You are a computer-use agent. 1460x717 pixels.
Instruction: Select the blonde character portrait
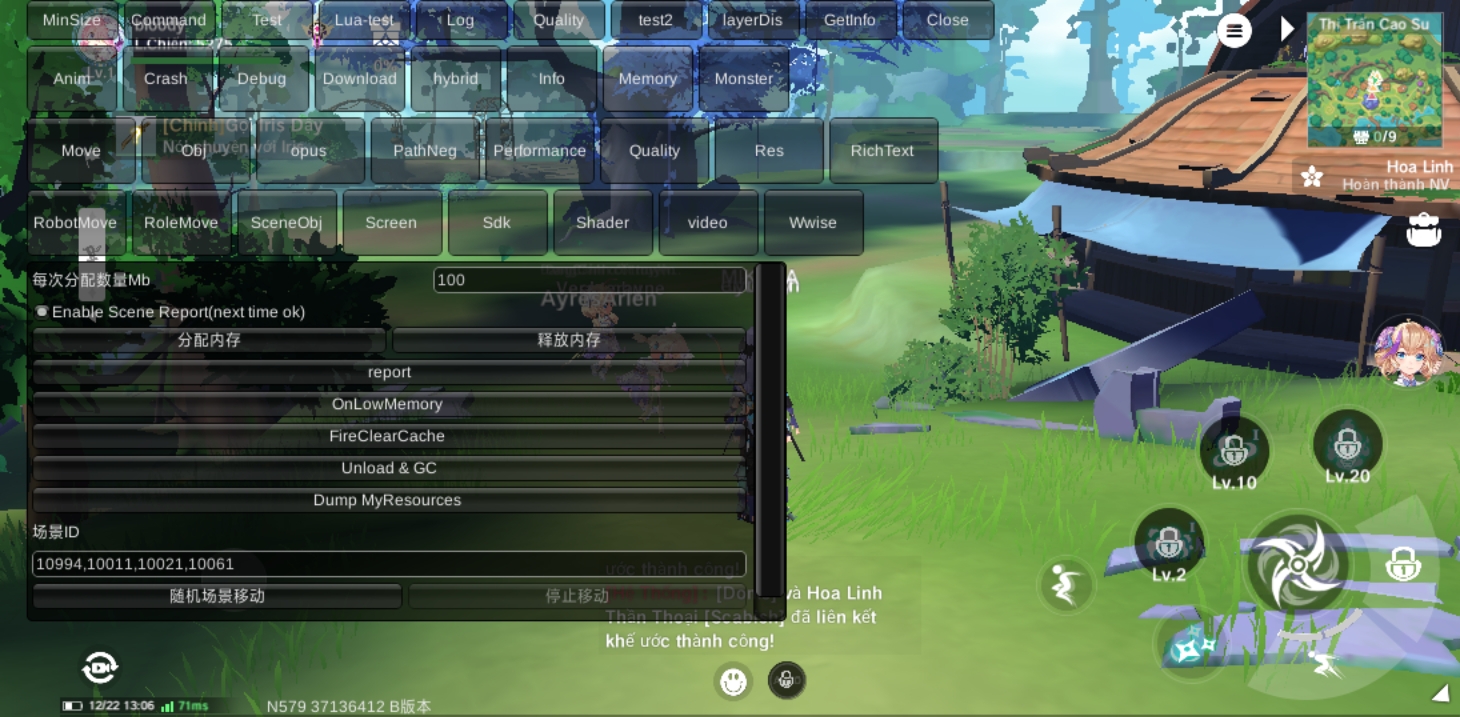point(1407,352)
